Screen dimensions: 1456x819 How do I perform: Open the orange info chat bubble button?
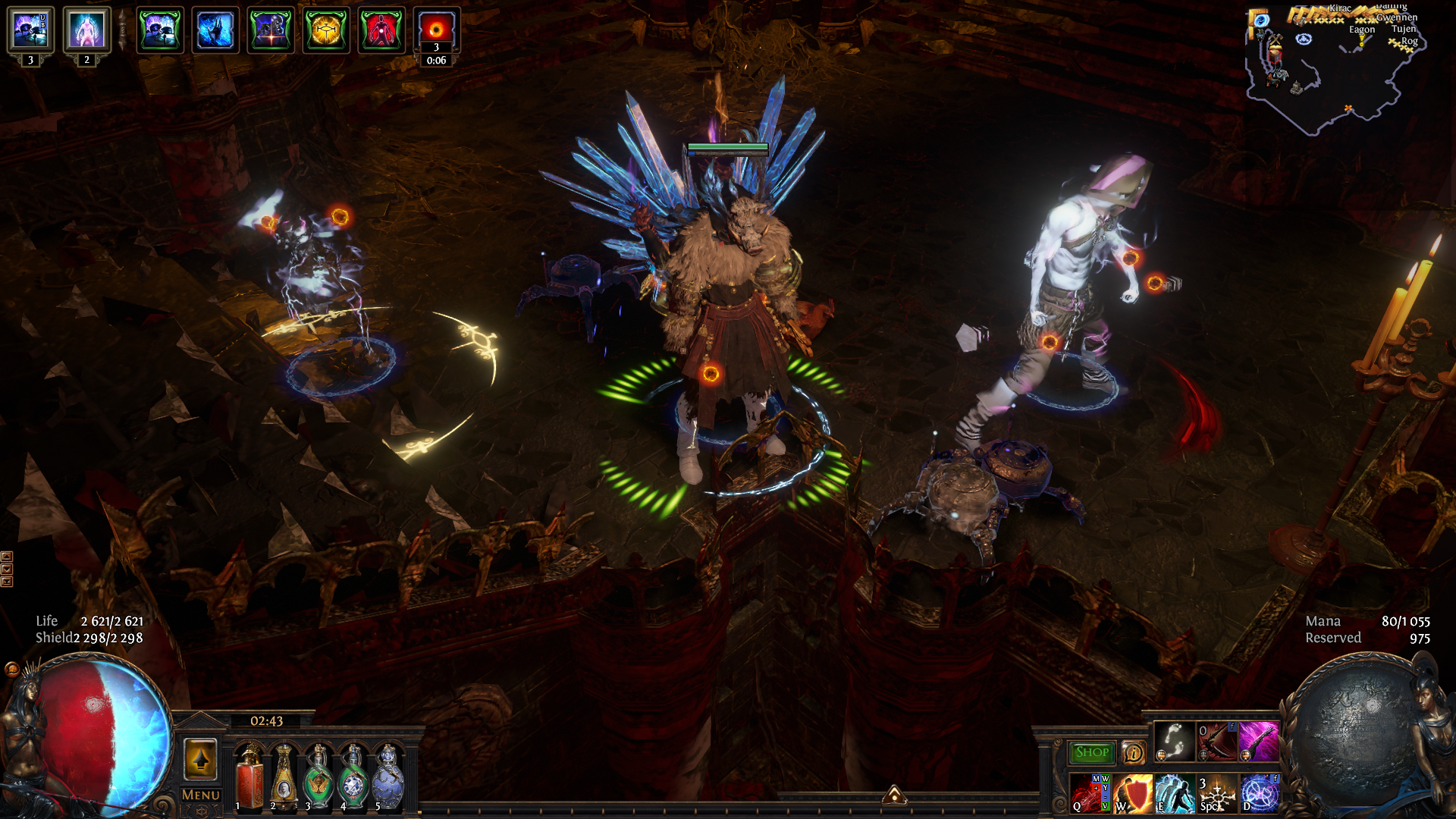click(x=1133, y=752)
